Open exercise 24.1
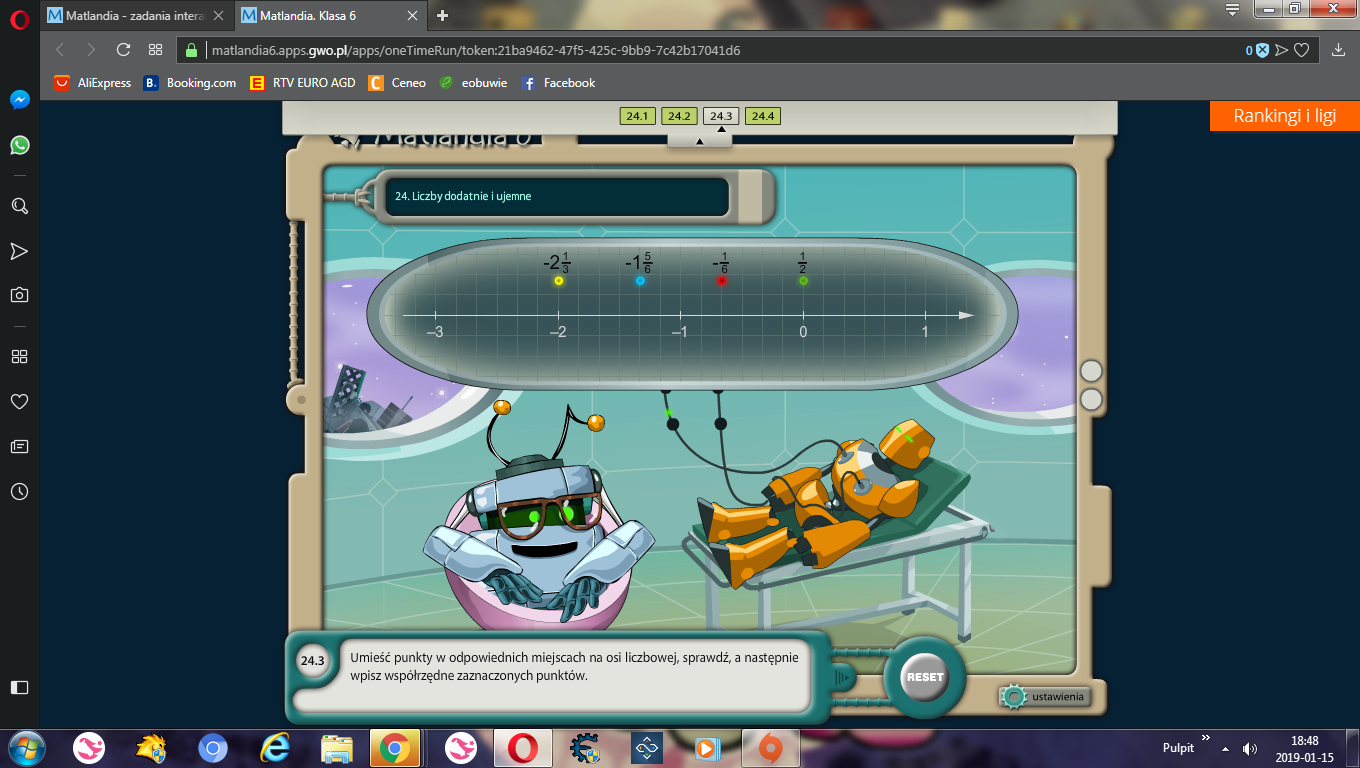 (636, 116)
